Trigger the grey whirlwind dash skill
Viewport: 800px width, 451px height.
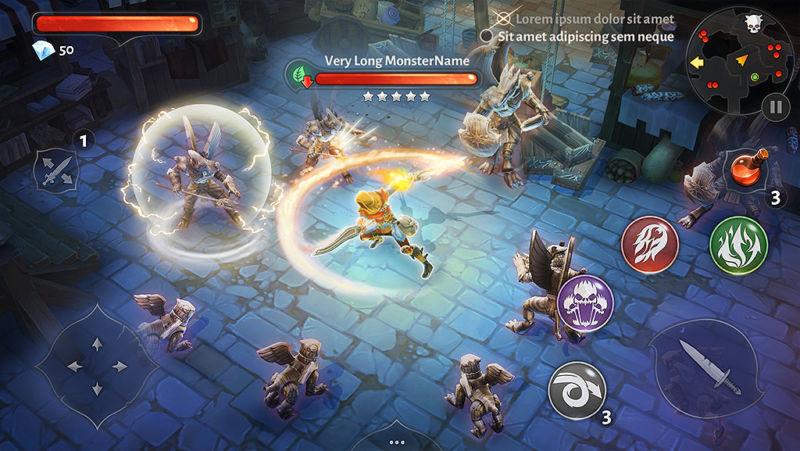(x=577, y=390)
